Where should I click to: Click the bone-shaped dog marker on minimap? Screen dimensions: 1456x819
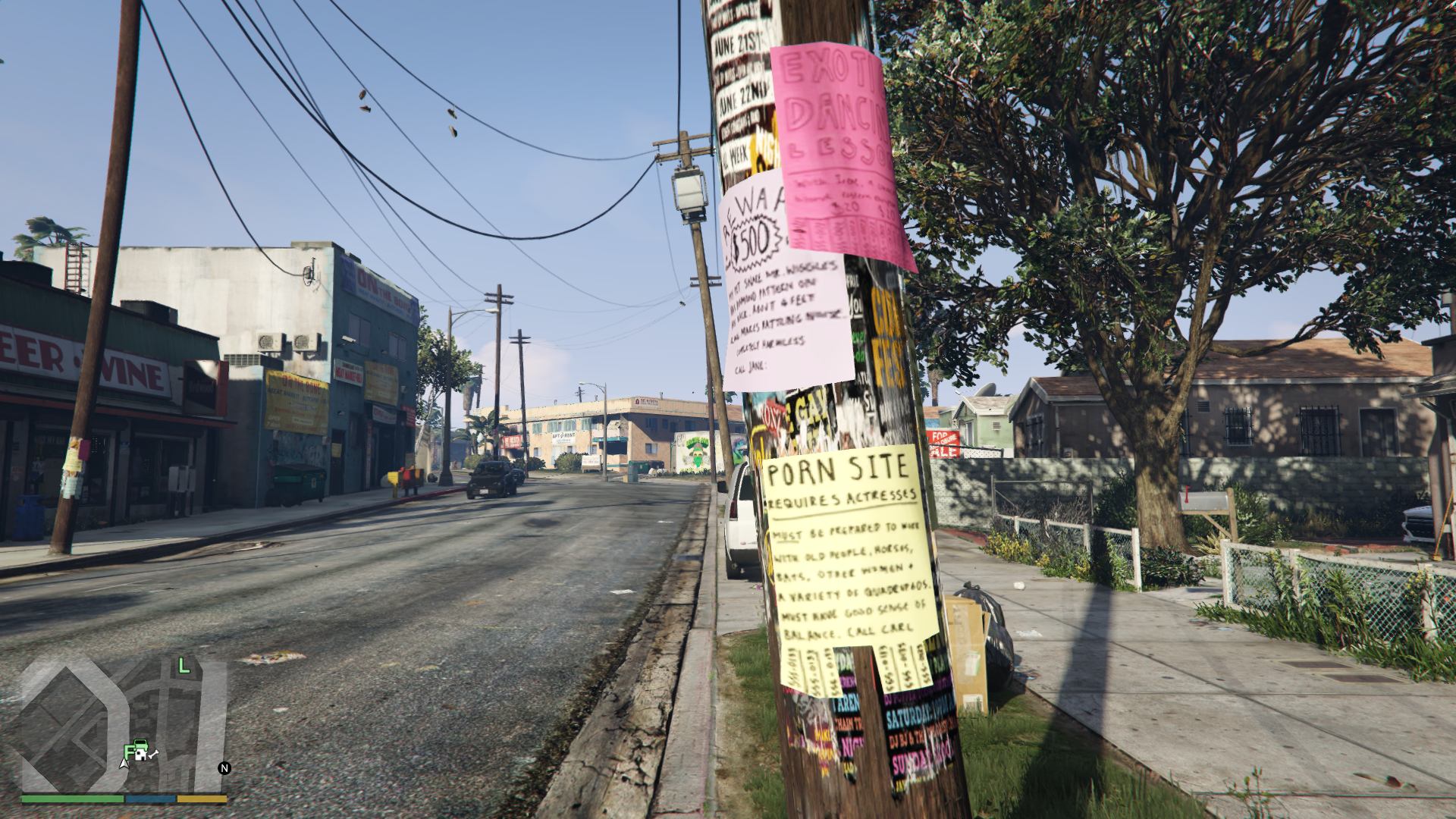click(154, 754)
